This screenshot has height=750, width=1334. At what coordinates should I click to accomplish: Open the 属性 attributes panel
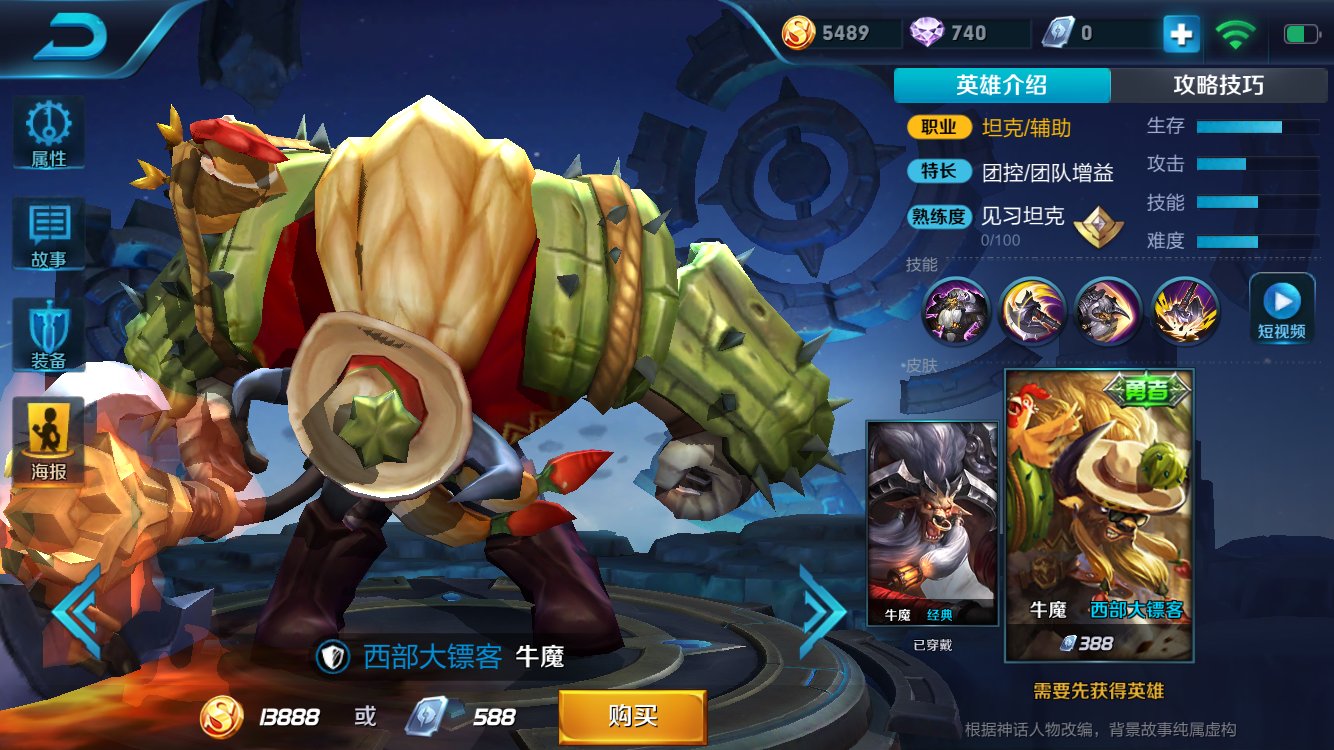pos(48,132)
